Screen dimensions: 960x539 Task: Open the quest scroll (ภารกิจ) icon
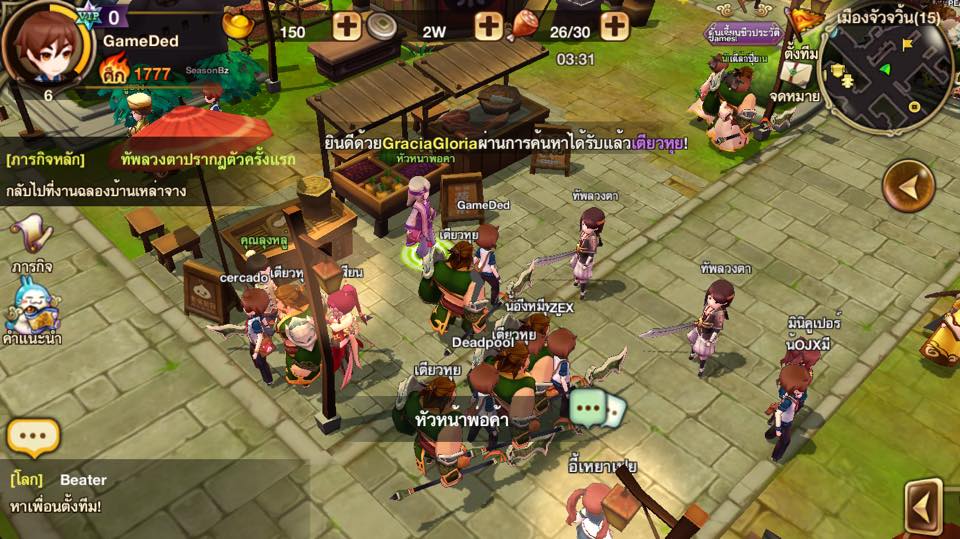[x=31, y=240]
